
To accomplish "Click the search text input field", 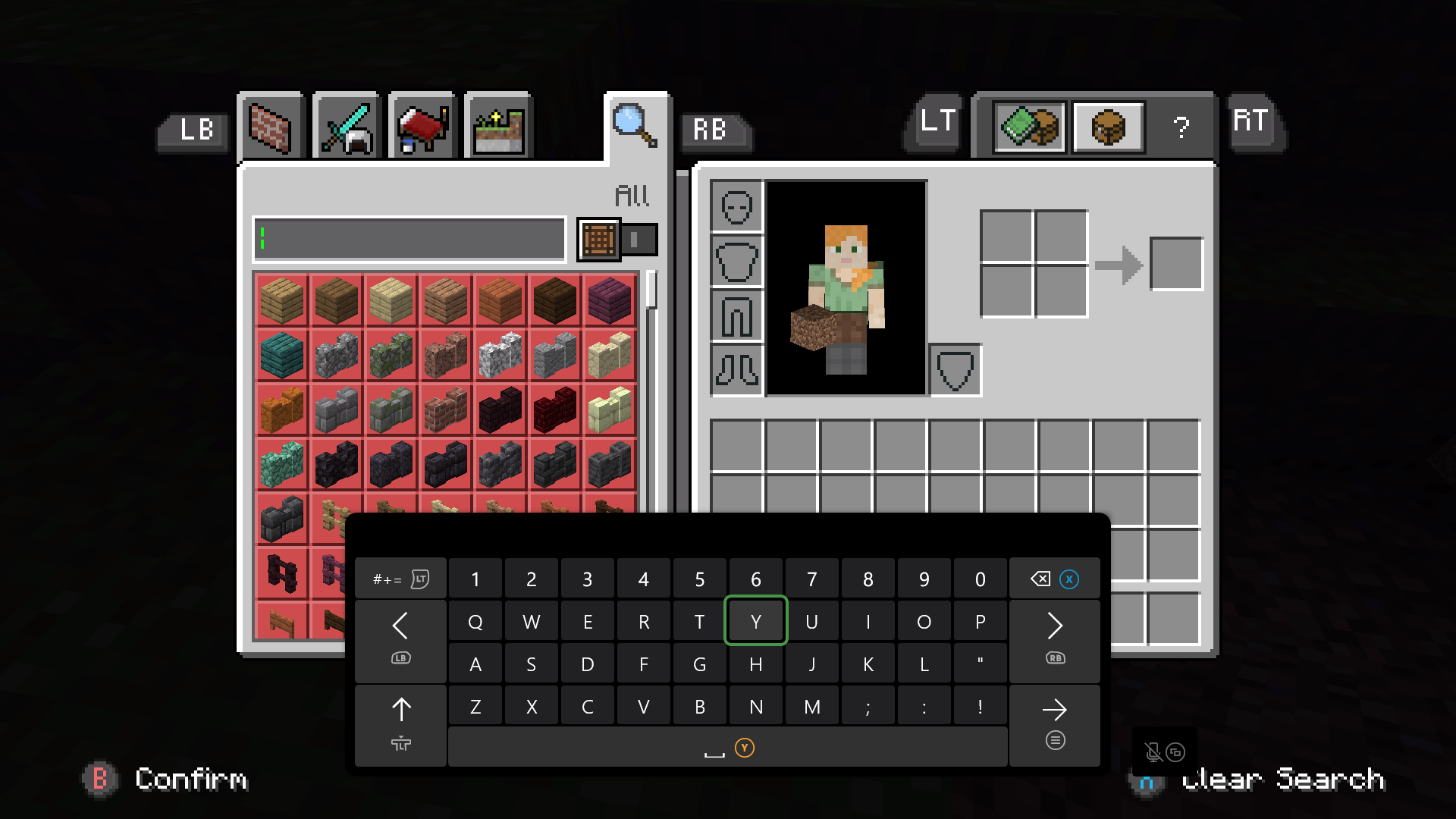I will [409, 240].
